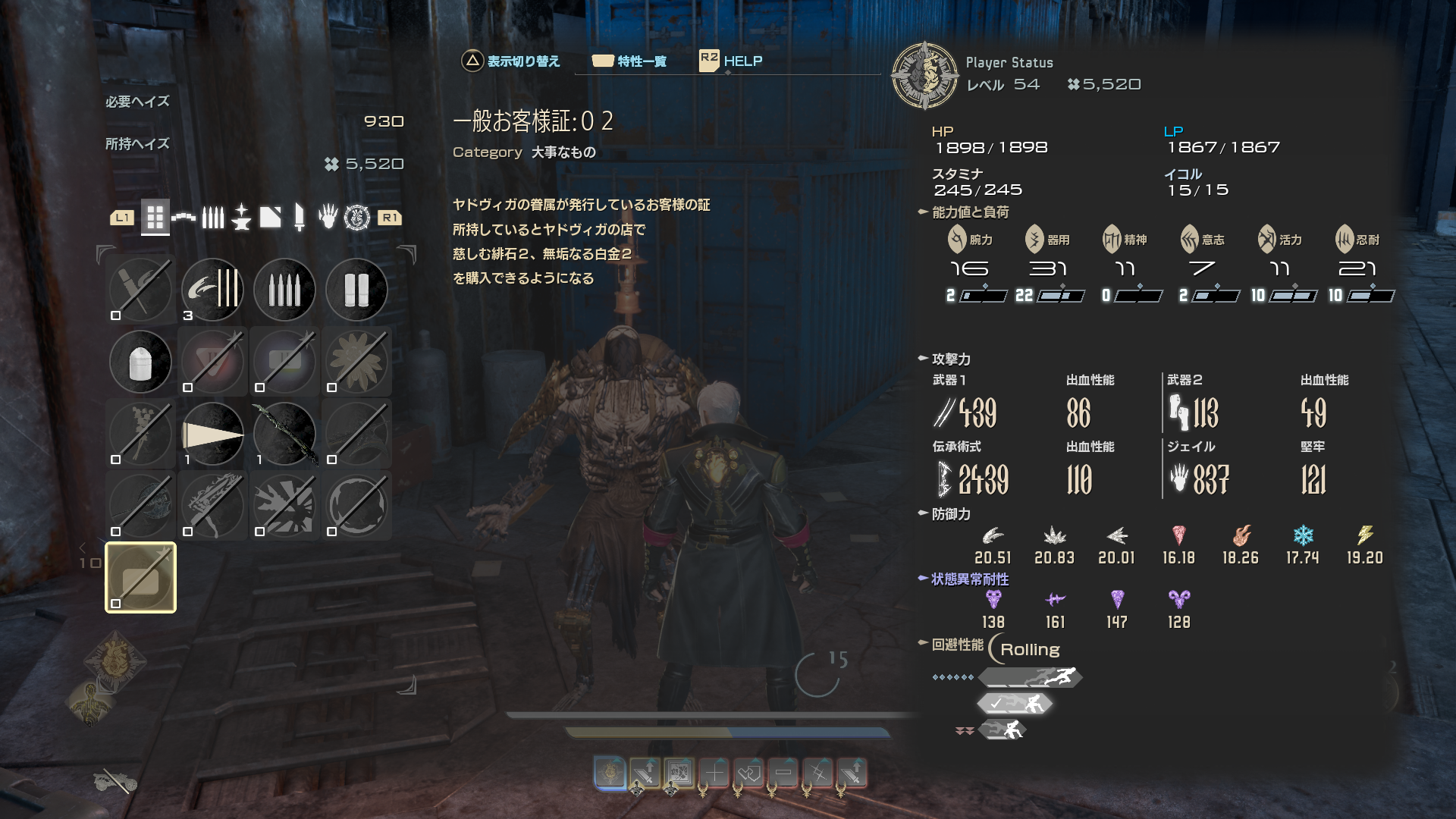Select the highlighted customer card item
The height and width of the screenshot is (819, 1456).
pyautogui.click(x=140, y=578)
